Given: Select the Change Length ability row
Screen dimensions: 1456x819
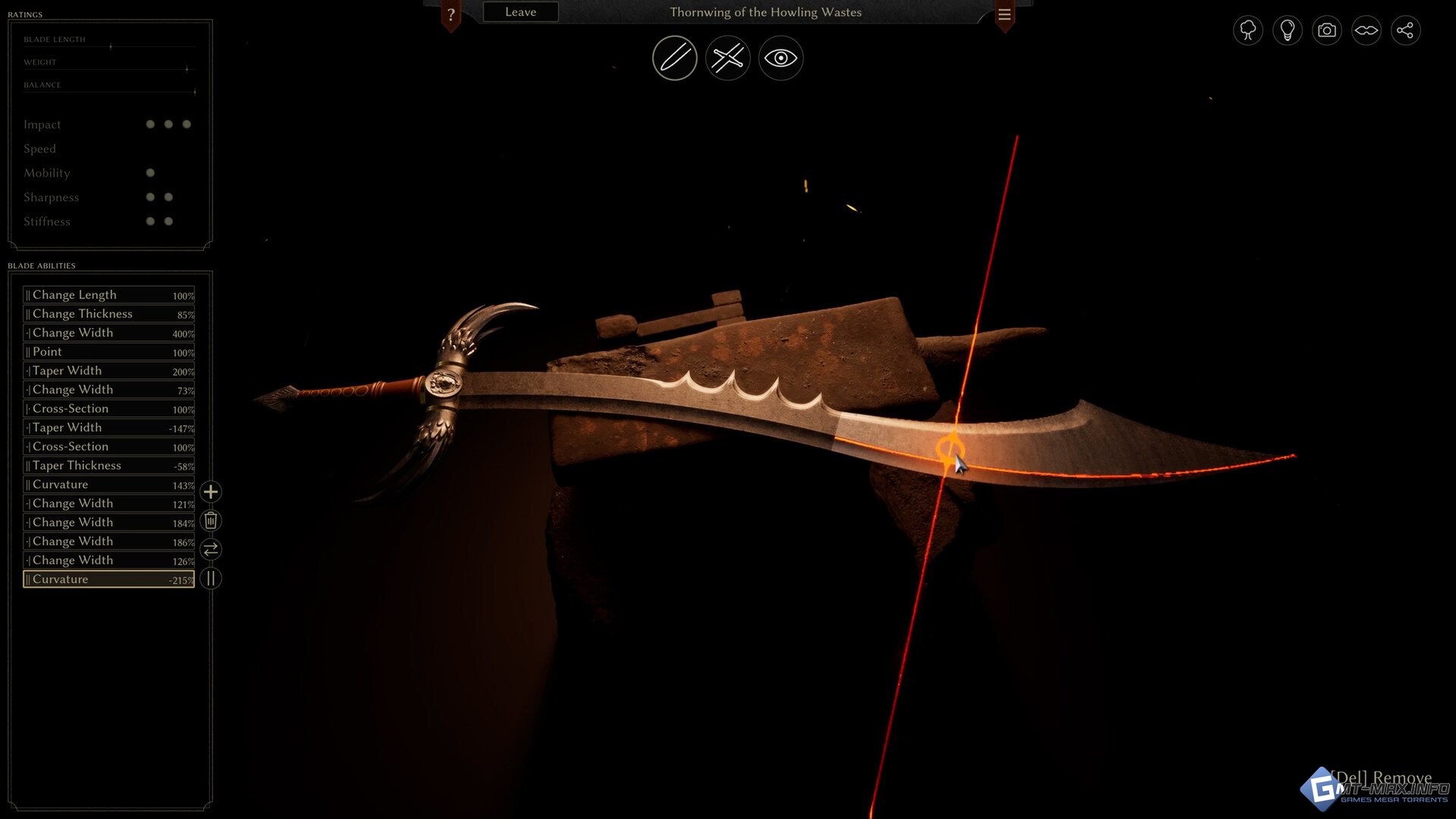Looking at the screenshot, I should [x=108, y=295].
